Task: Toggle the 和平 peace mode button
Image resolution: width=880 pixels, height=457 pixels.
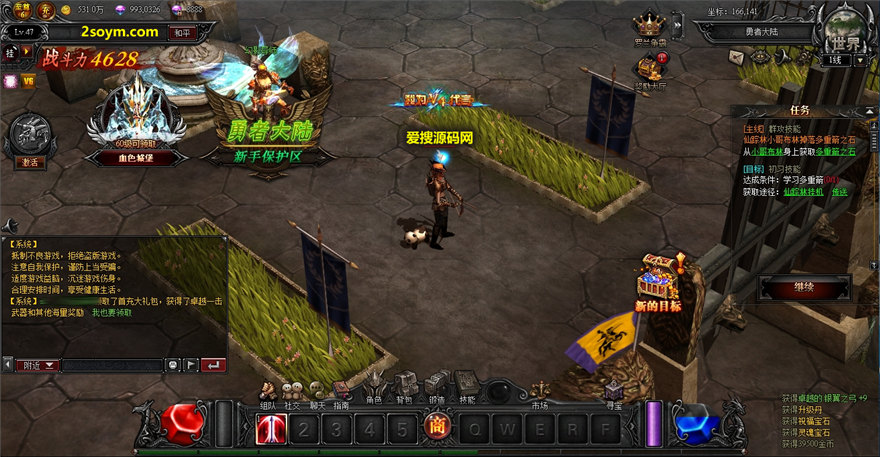Action: [181, 32]
